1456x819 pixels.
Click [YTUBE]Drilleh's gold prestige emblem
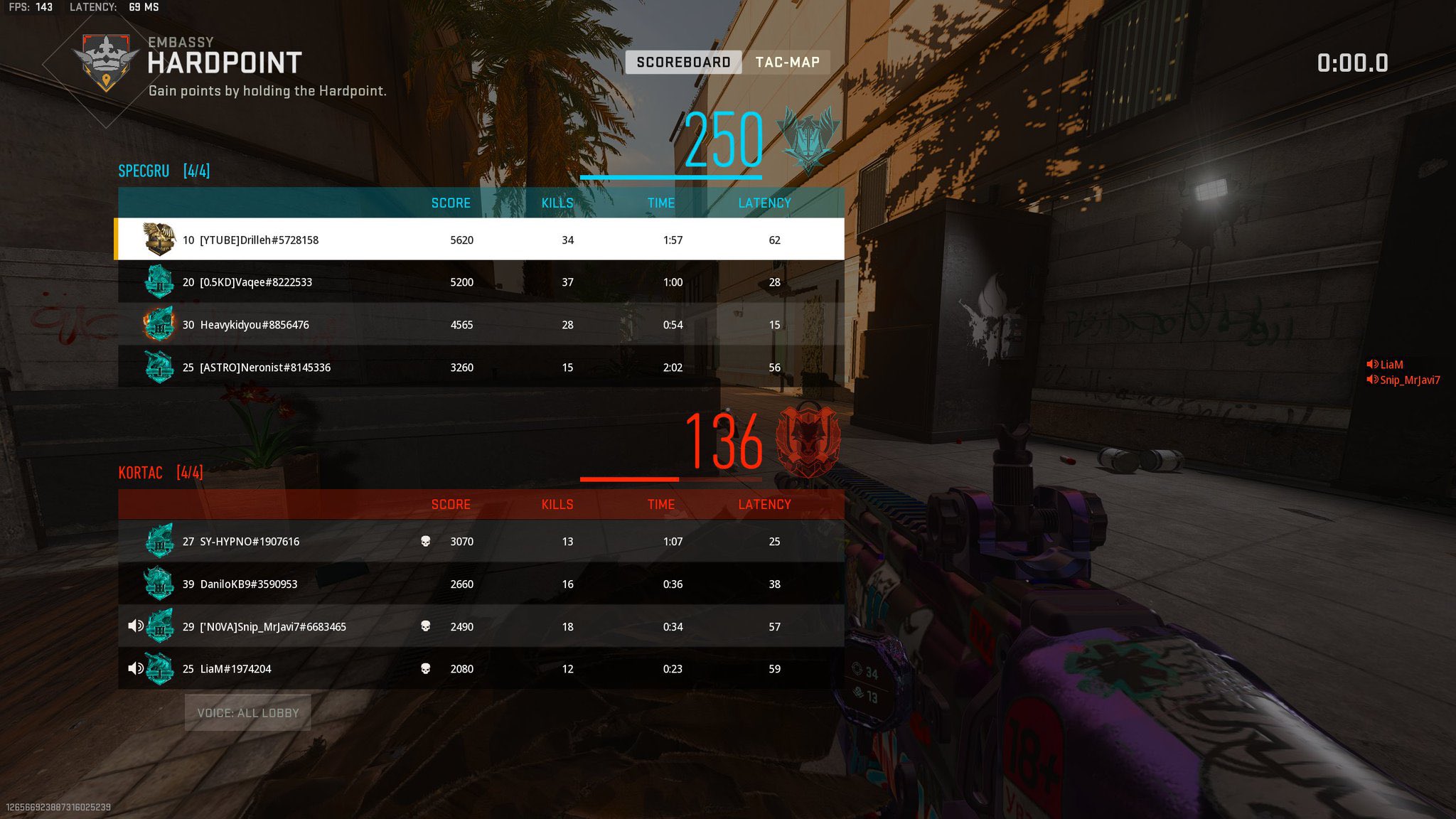[159, 240]
